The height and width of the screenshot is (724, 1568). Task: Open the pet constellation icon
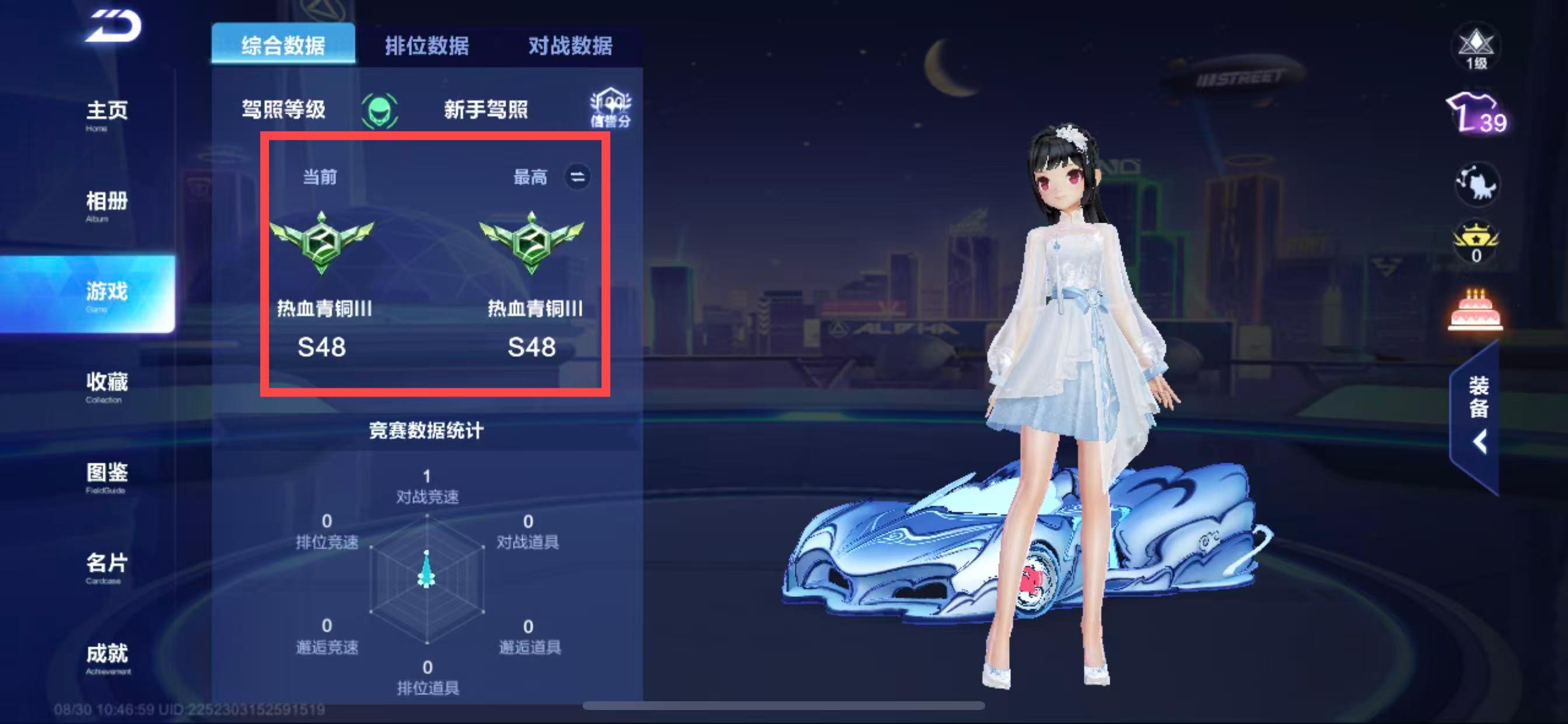click(x=1478, y=184)
